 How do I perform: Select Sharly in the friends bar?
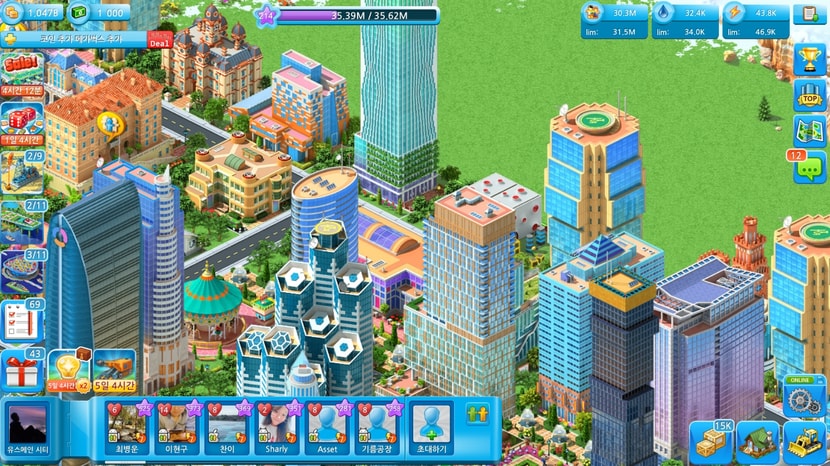277,427
